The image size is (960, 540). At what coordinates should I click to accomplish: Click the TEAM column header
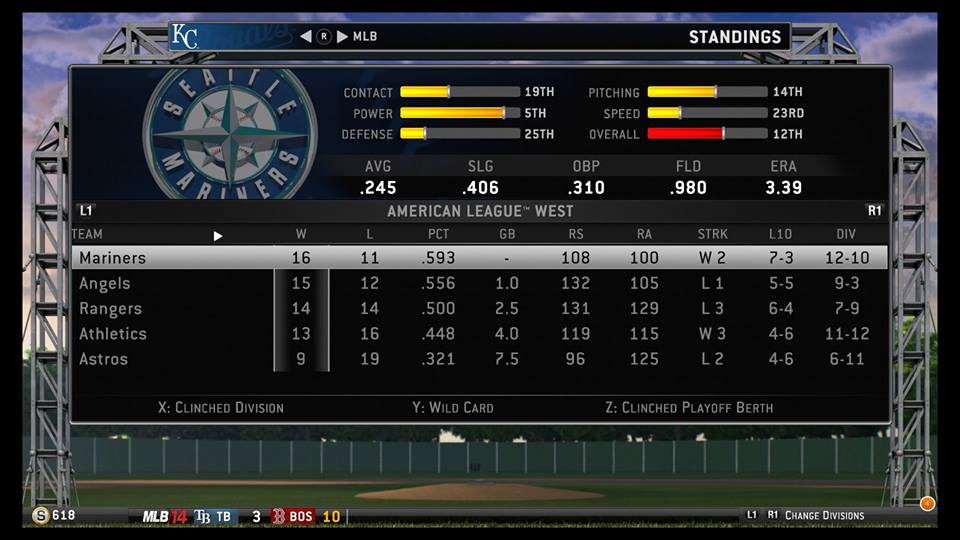[x=87, y=235]
